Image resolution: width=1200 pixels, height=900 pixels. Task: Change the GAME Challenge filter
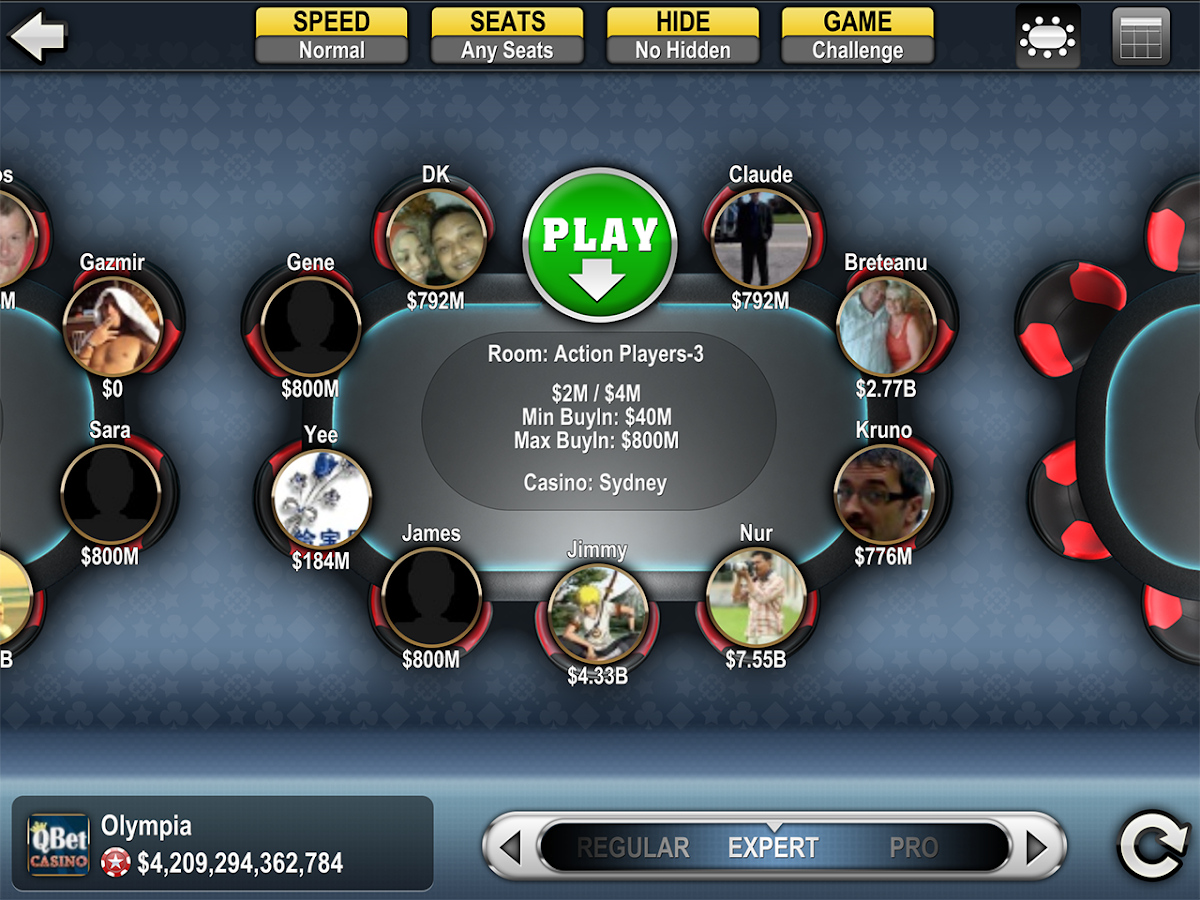857,36
